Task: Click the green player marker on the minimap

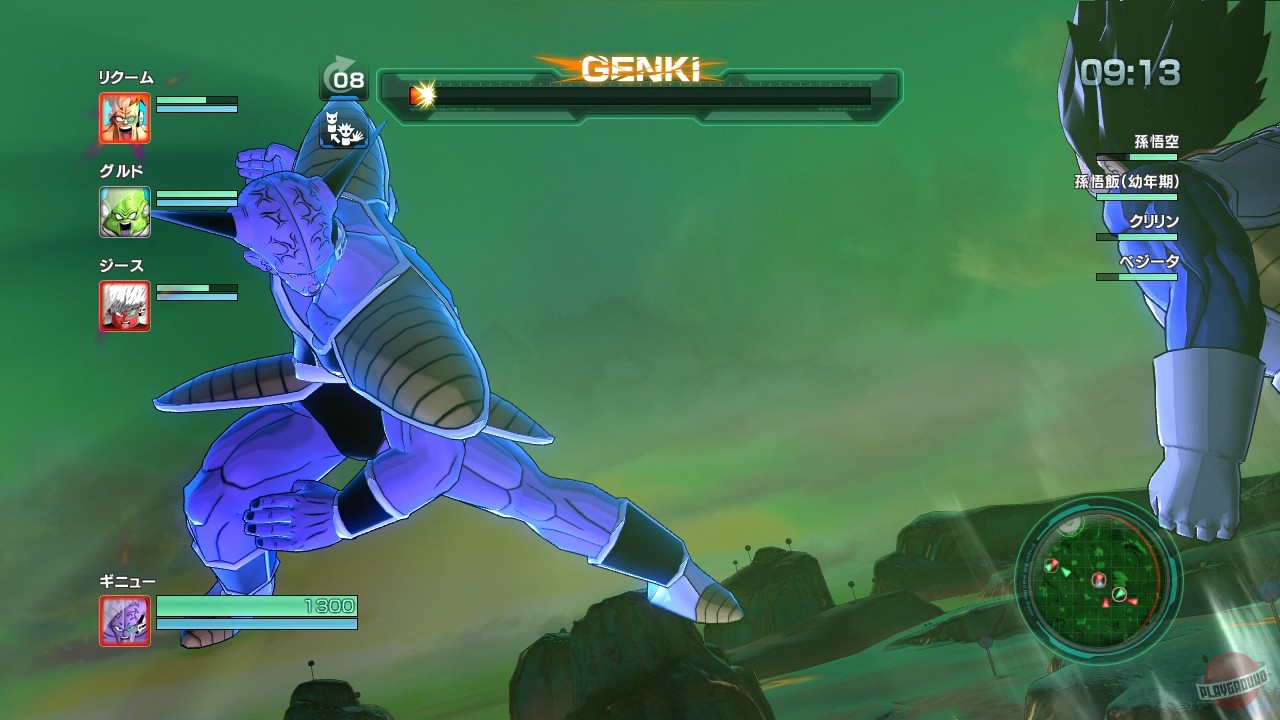Action: [1119, 595]
